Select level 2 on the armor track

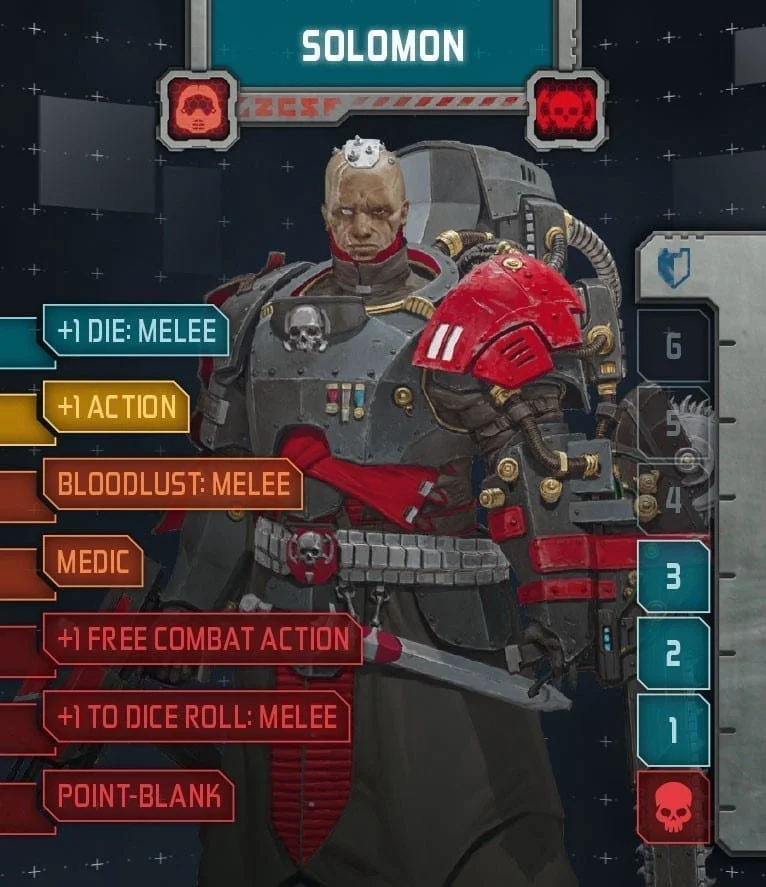coord(673,653)
